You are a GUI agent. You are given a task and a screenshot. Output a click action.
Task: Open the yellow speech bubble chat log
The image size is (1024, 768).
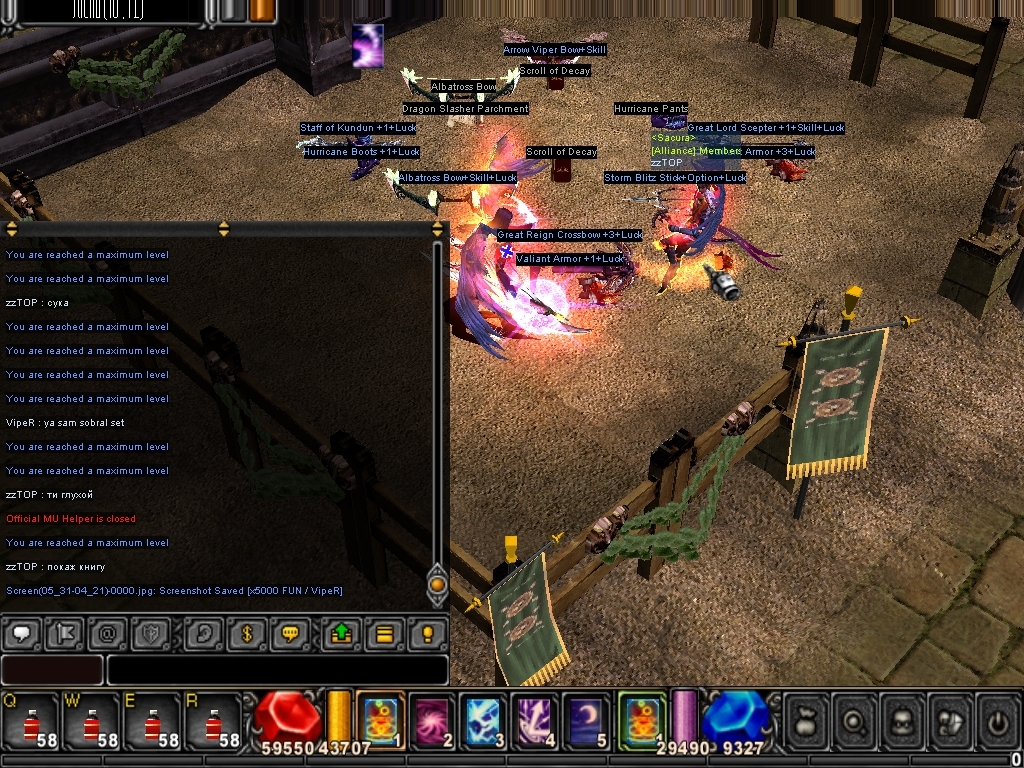pos(291,633)
